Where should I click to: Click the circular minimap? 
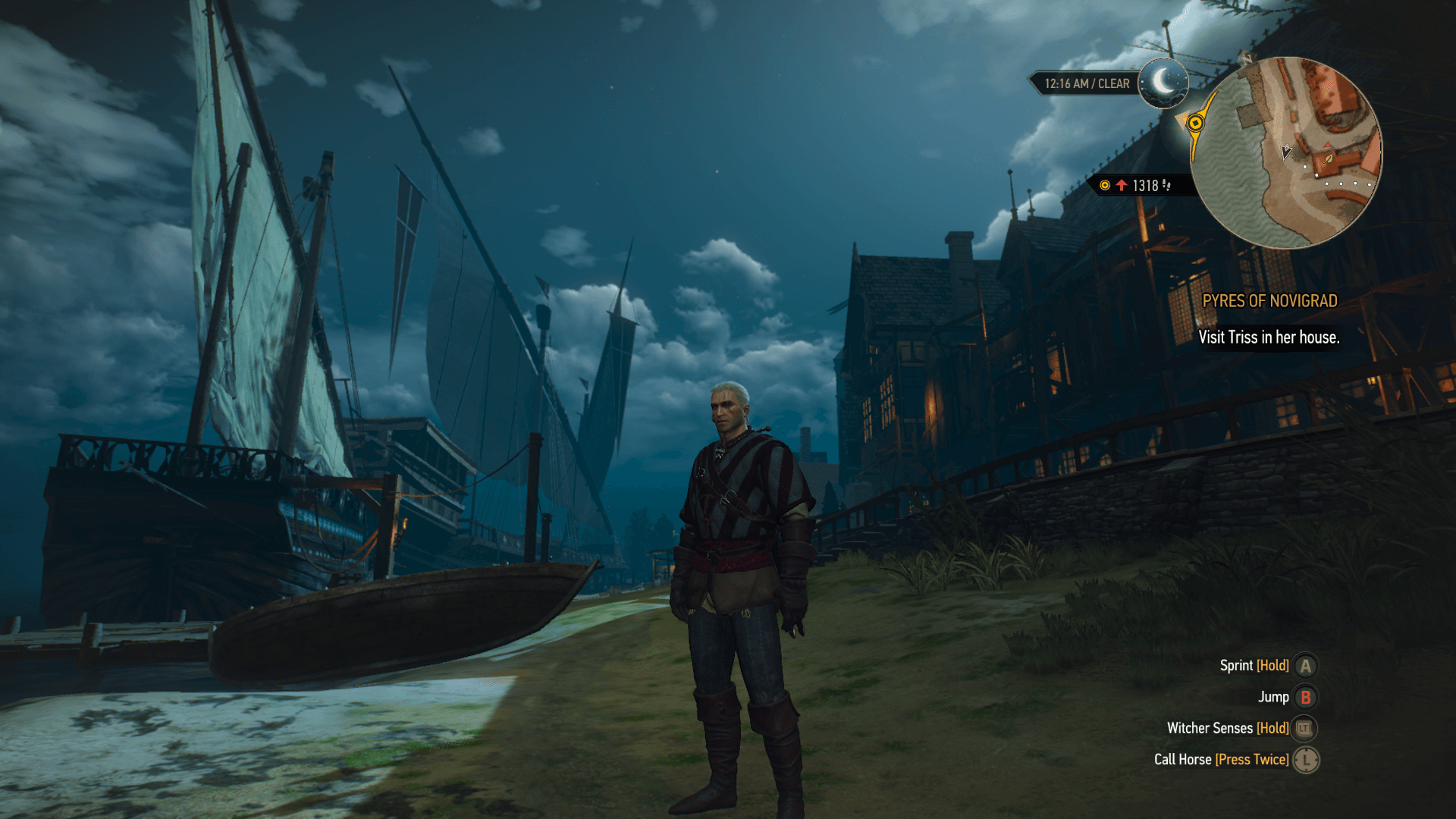[1286, 153]
